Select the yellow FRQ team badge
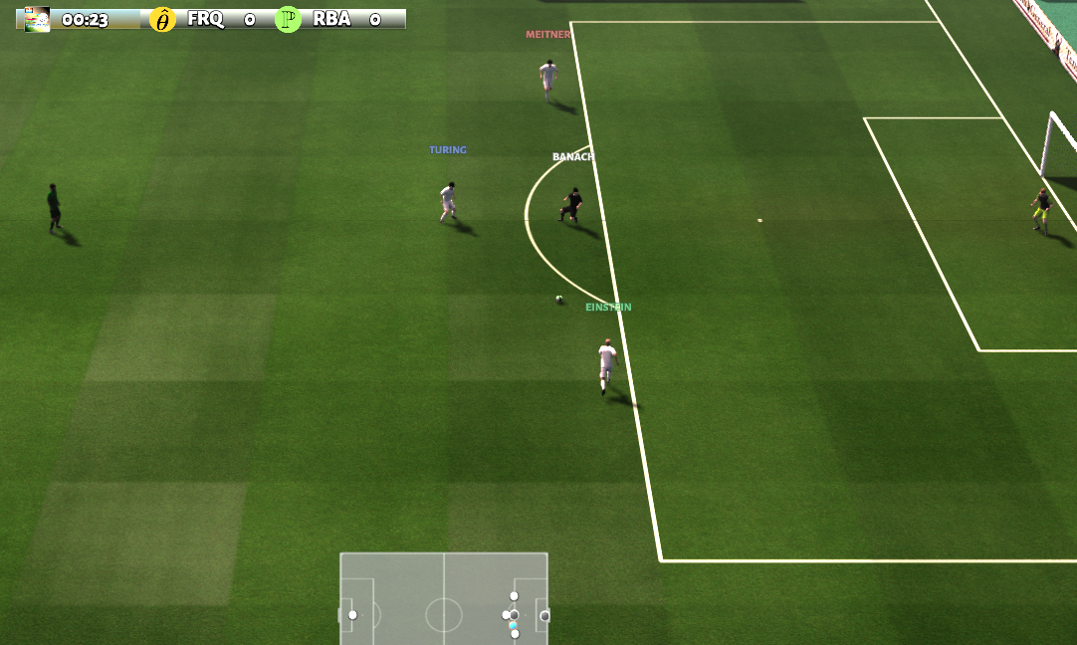The width and height of the screenshot is (1077, 645). tap(162, 19)
